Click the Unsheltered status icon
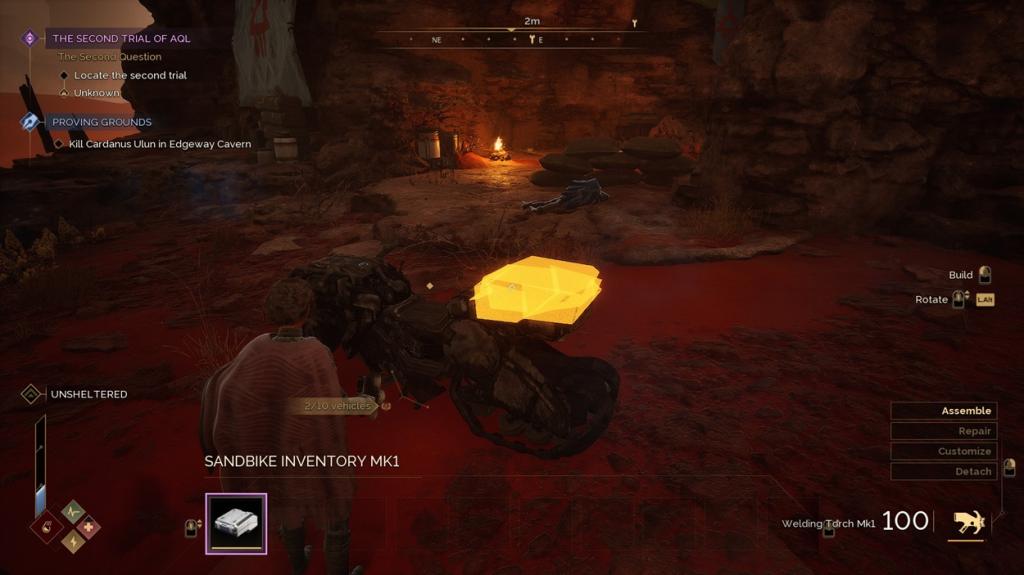 [x=32, y=394]
